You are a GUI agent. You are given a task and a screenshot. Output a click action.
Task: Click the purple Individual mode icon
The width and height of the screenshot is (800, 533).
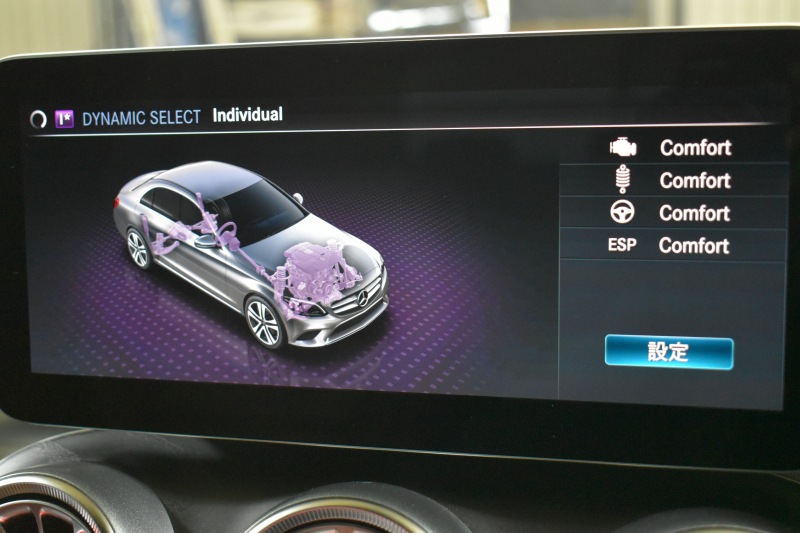tap(65, 118)
